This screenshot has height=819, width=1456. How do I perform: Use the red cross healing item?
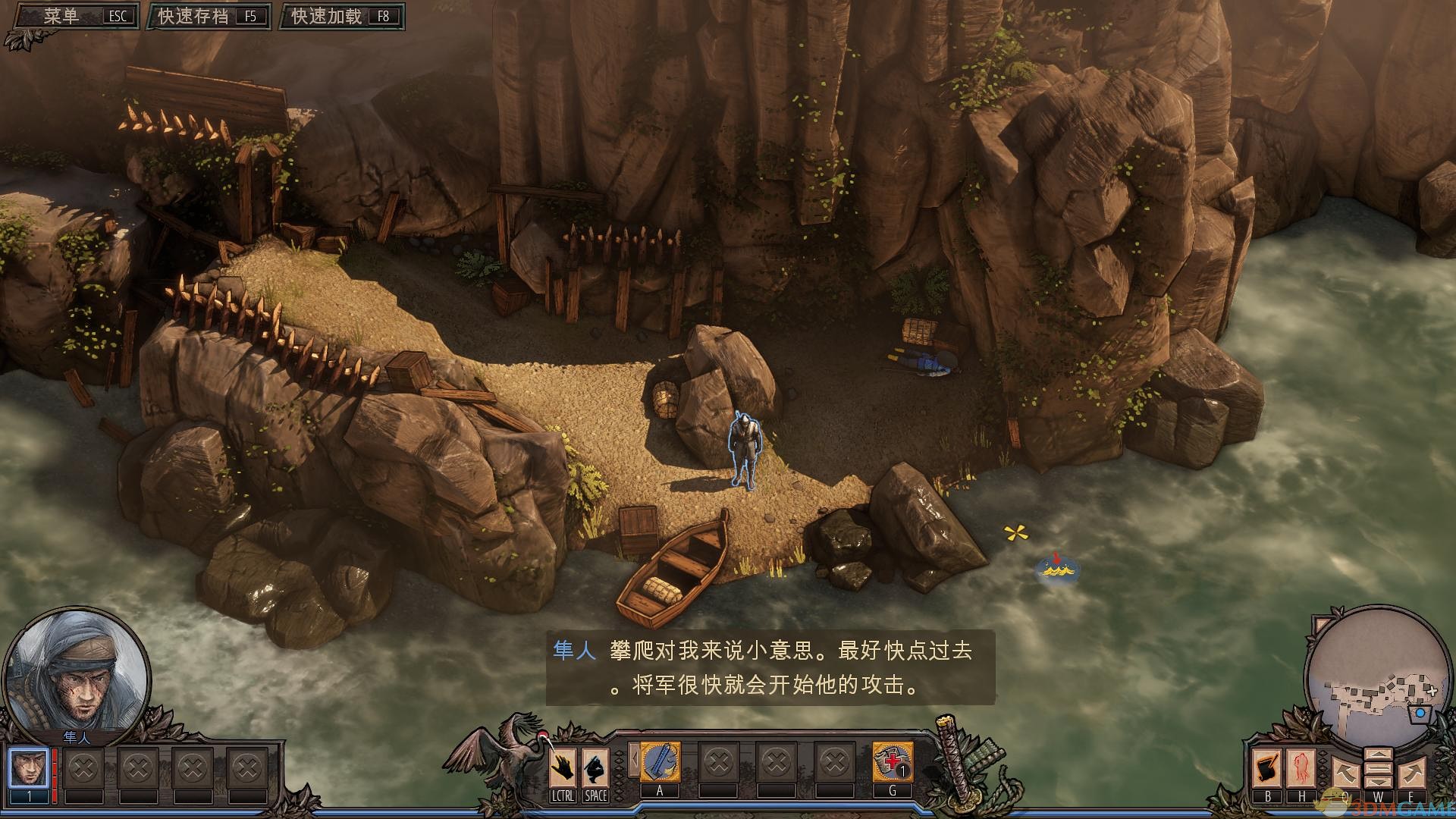[893, 762]
